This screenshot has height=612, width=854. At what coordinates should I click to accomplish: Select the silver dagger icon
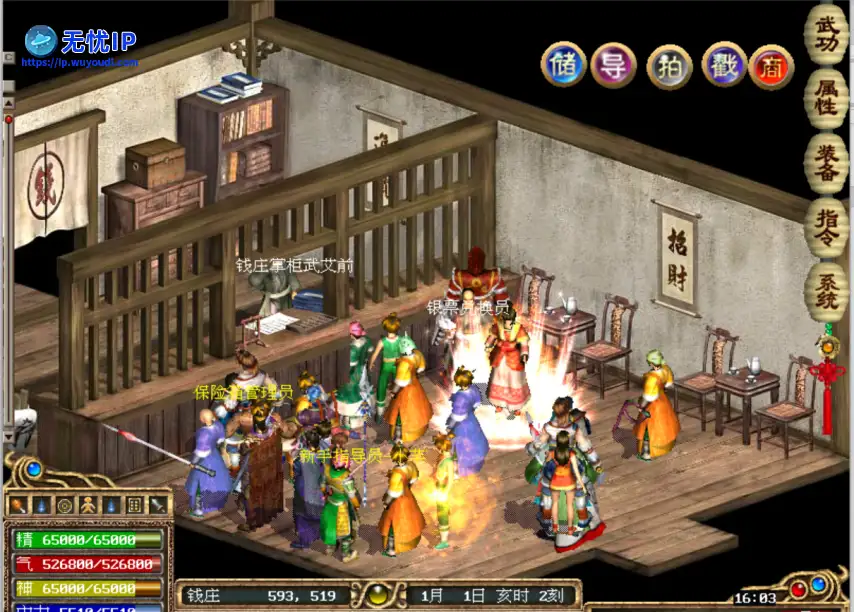pos(157,506)
